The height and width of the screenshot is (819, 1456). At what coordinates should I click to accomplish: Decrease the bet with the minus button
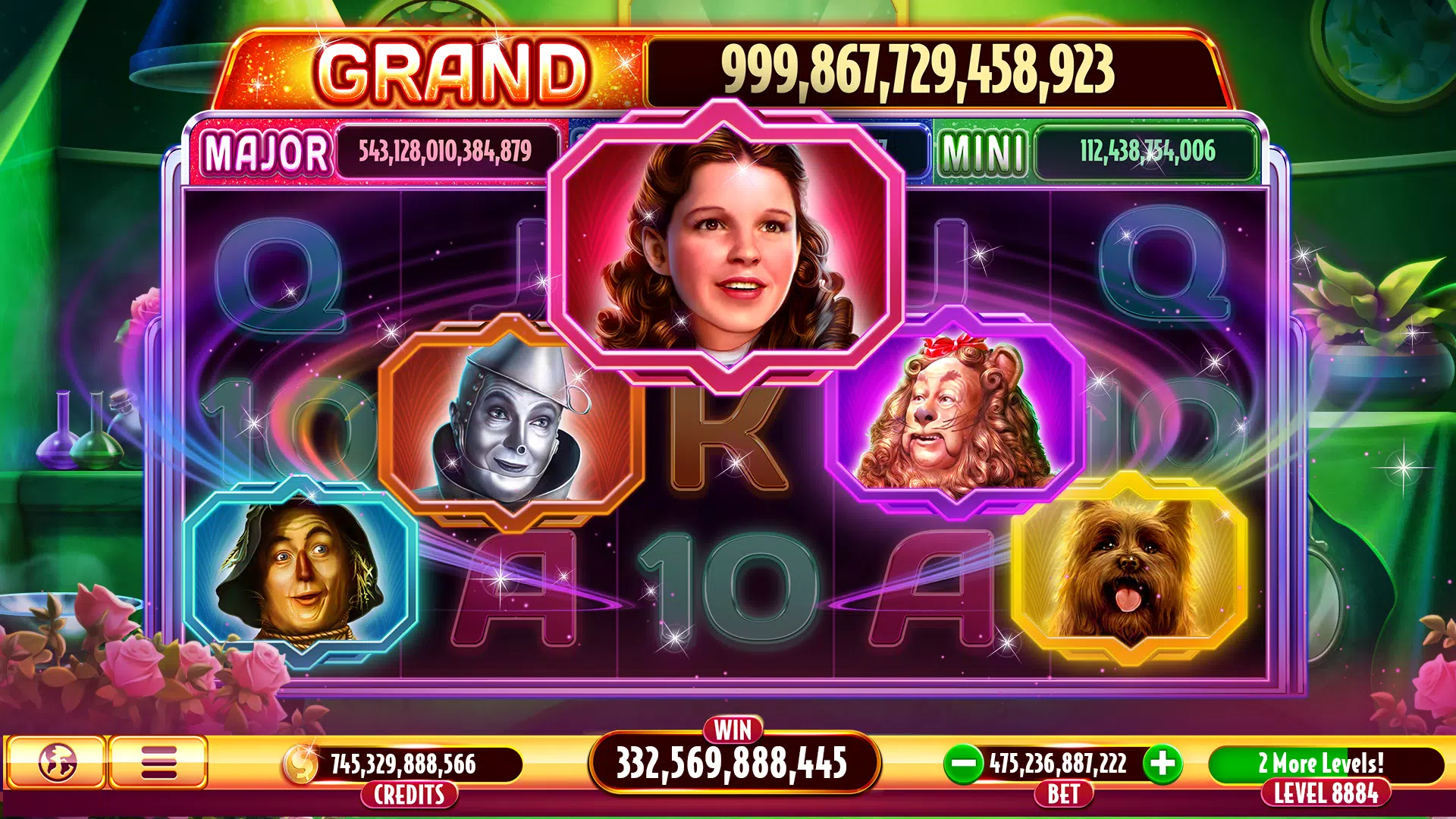964,763
